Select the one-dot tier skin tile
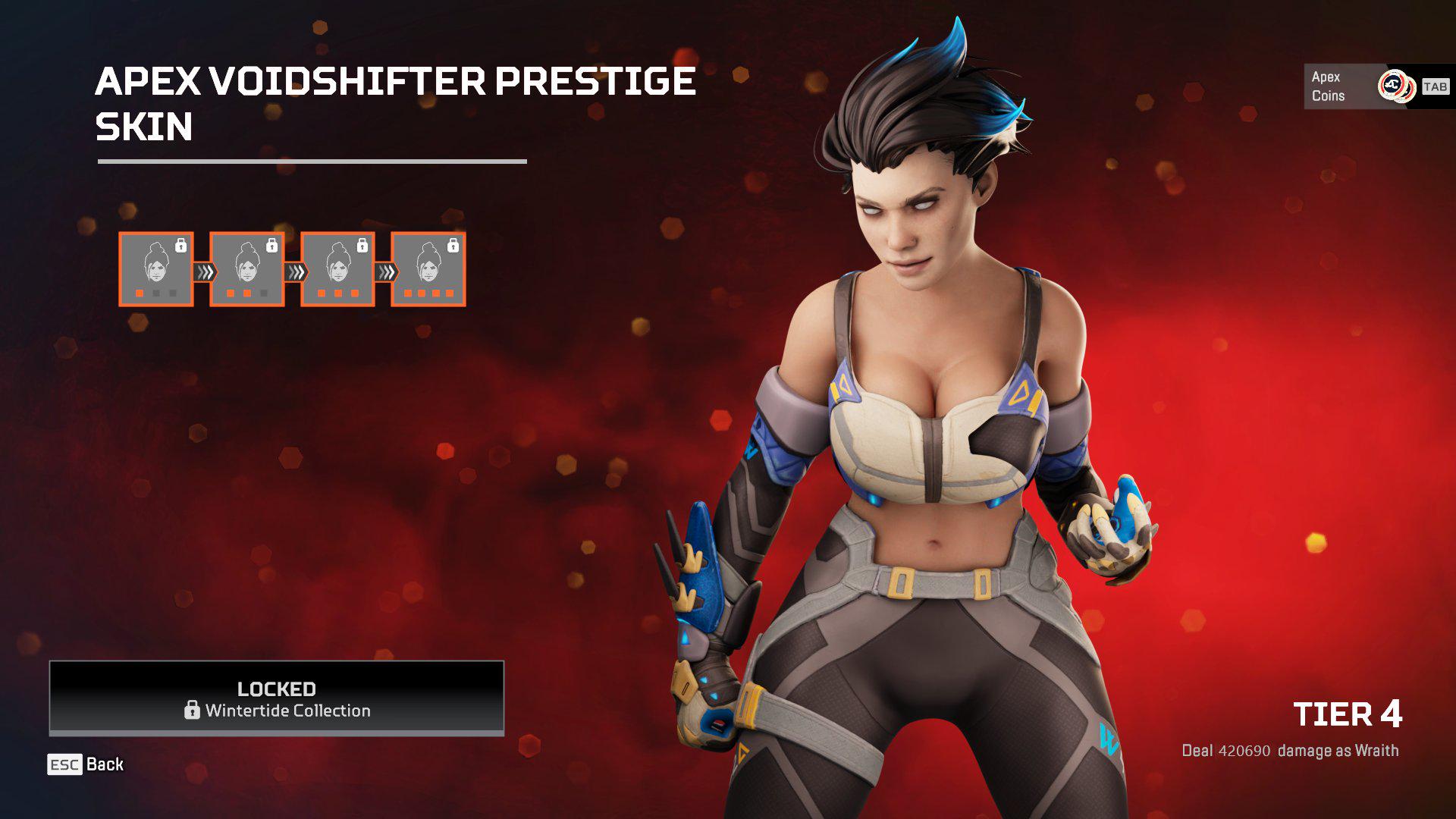1456x819 pixels. [x=156, y=269]
